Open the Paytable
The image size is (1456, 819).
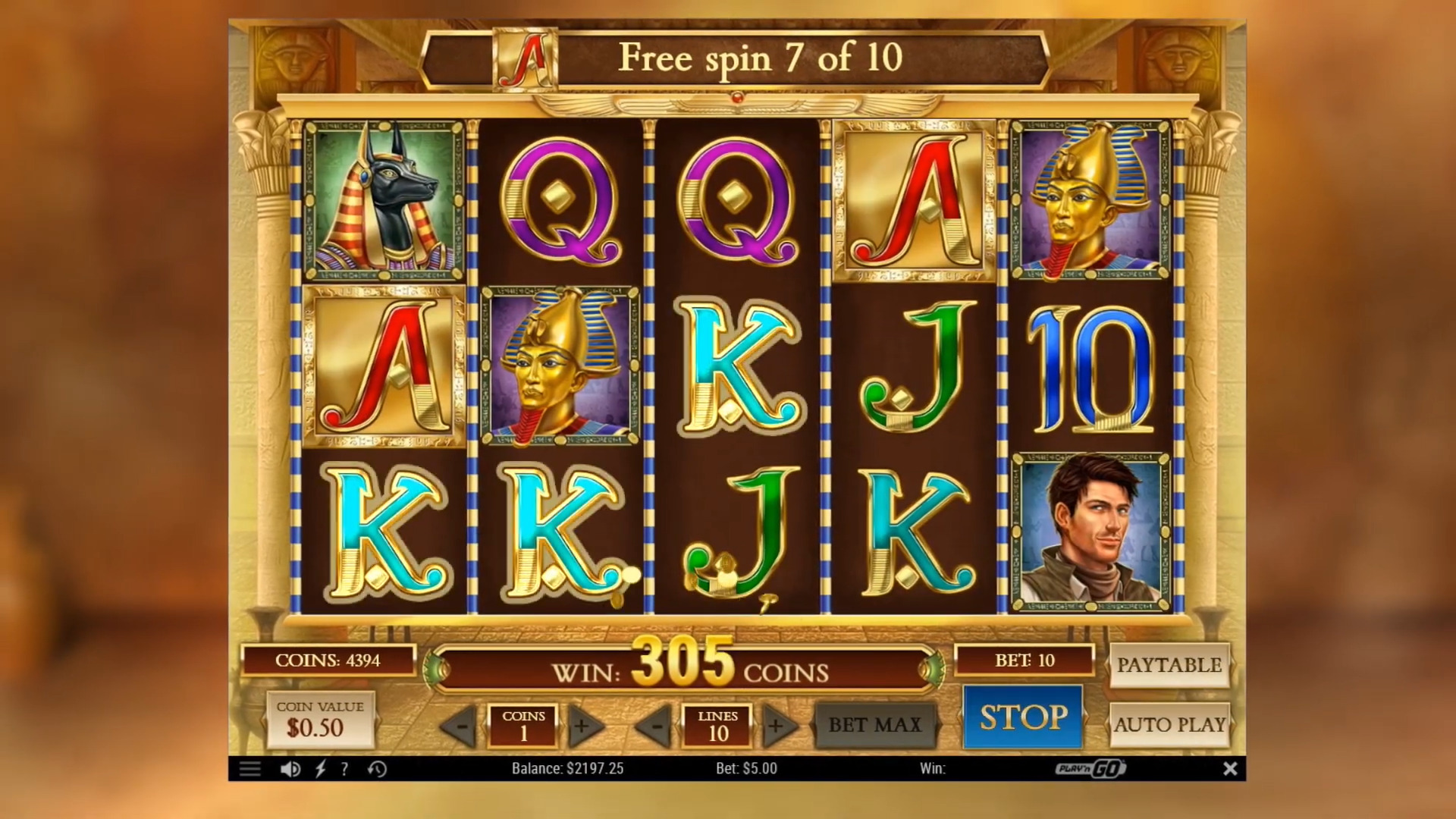[1169, 665]
